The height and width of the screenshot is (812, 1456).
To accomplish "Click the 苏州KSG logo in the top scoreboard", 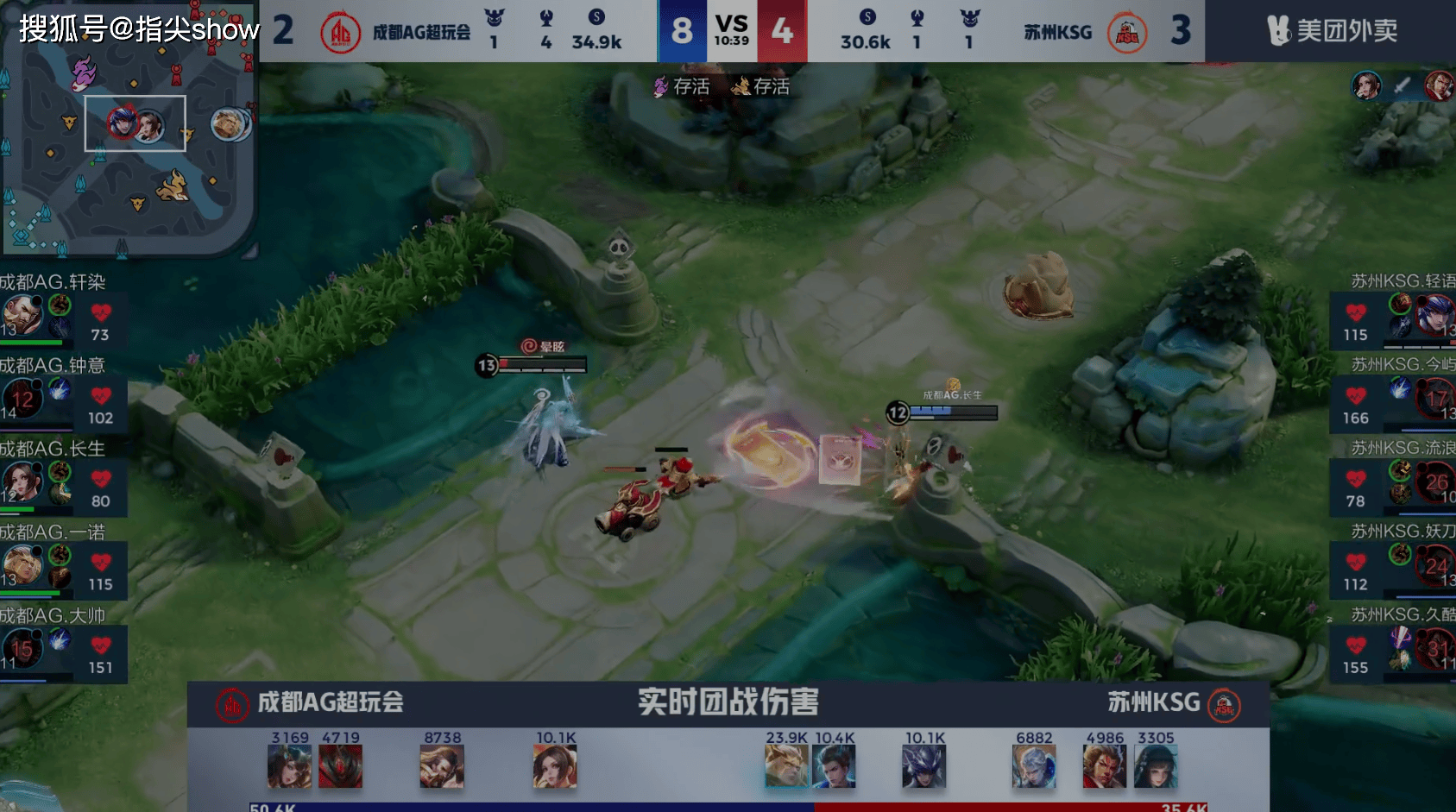I will 1127,34.
